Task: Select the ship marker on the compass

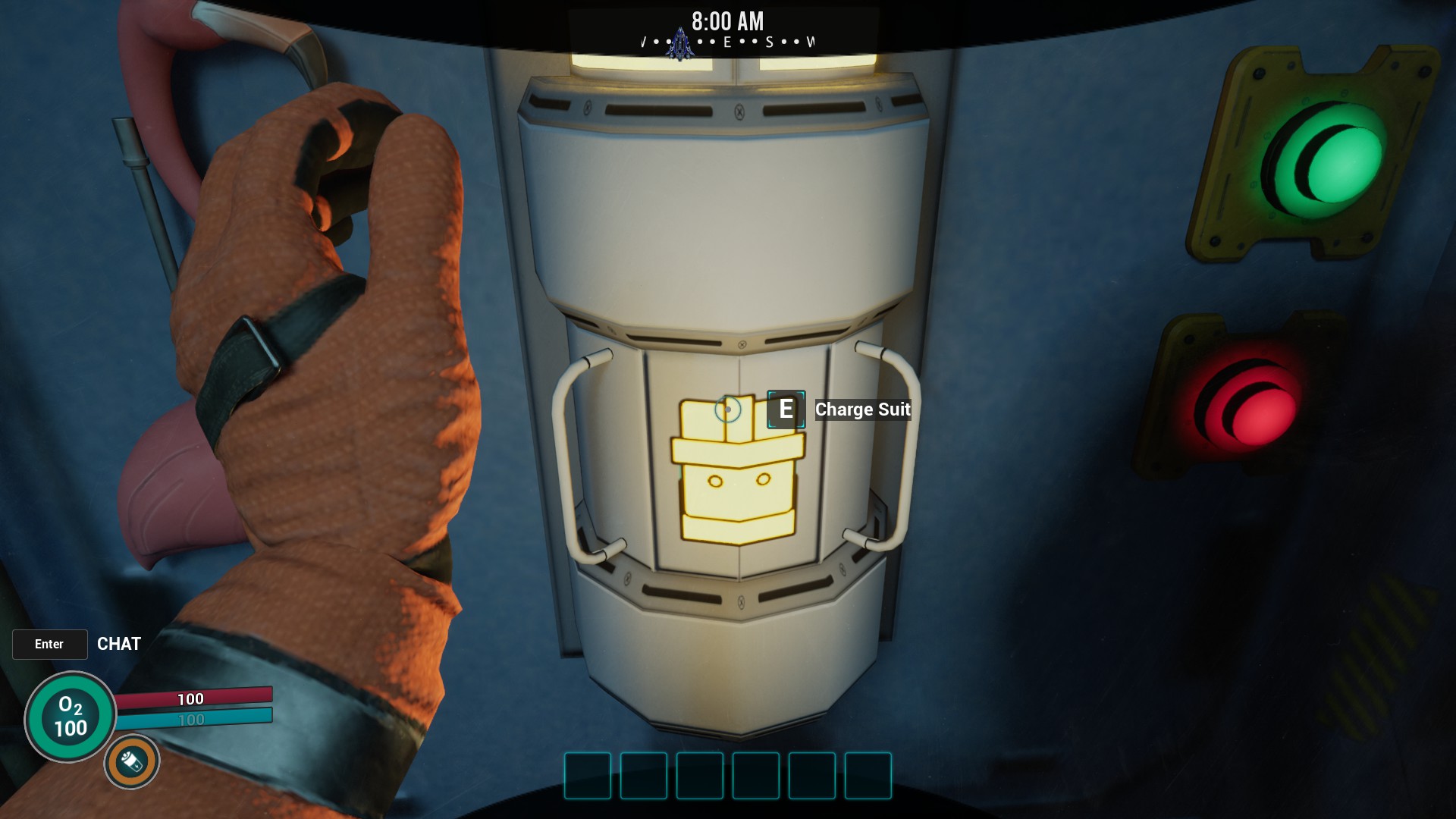Action: click(680, 45)
